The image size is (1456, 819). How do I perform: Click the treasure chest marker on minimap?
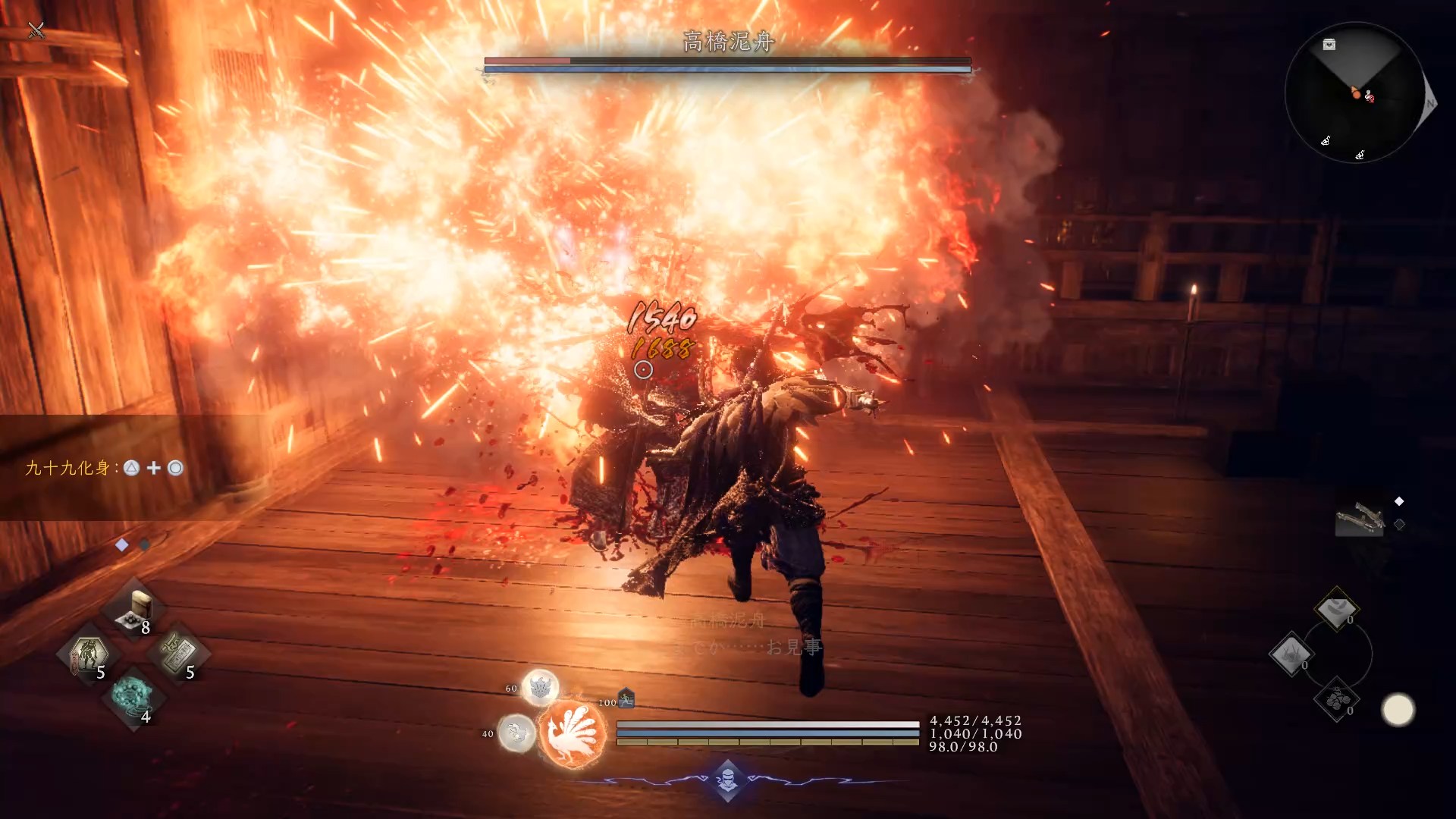[1329, 45]
